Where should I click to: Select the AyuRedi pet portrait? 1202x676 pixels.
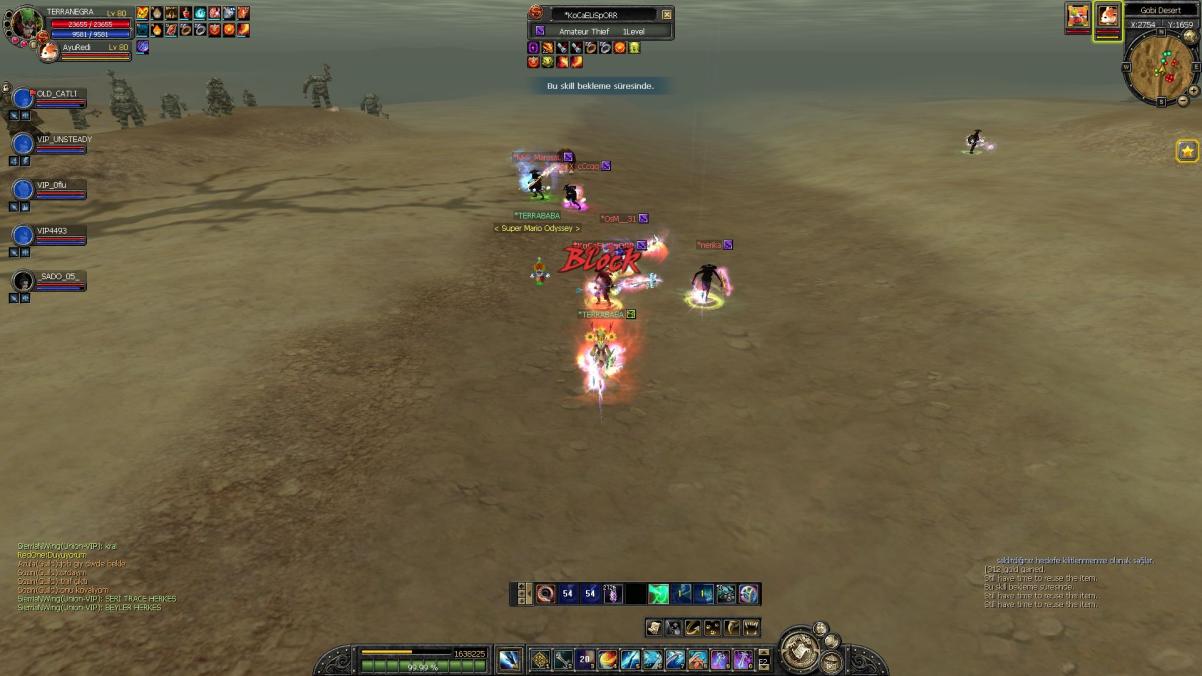click(48, 51)
